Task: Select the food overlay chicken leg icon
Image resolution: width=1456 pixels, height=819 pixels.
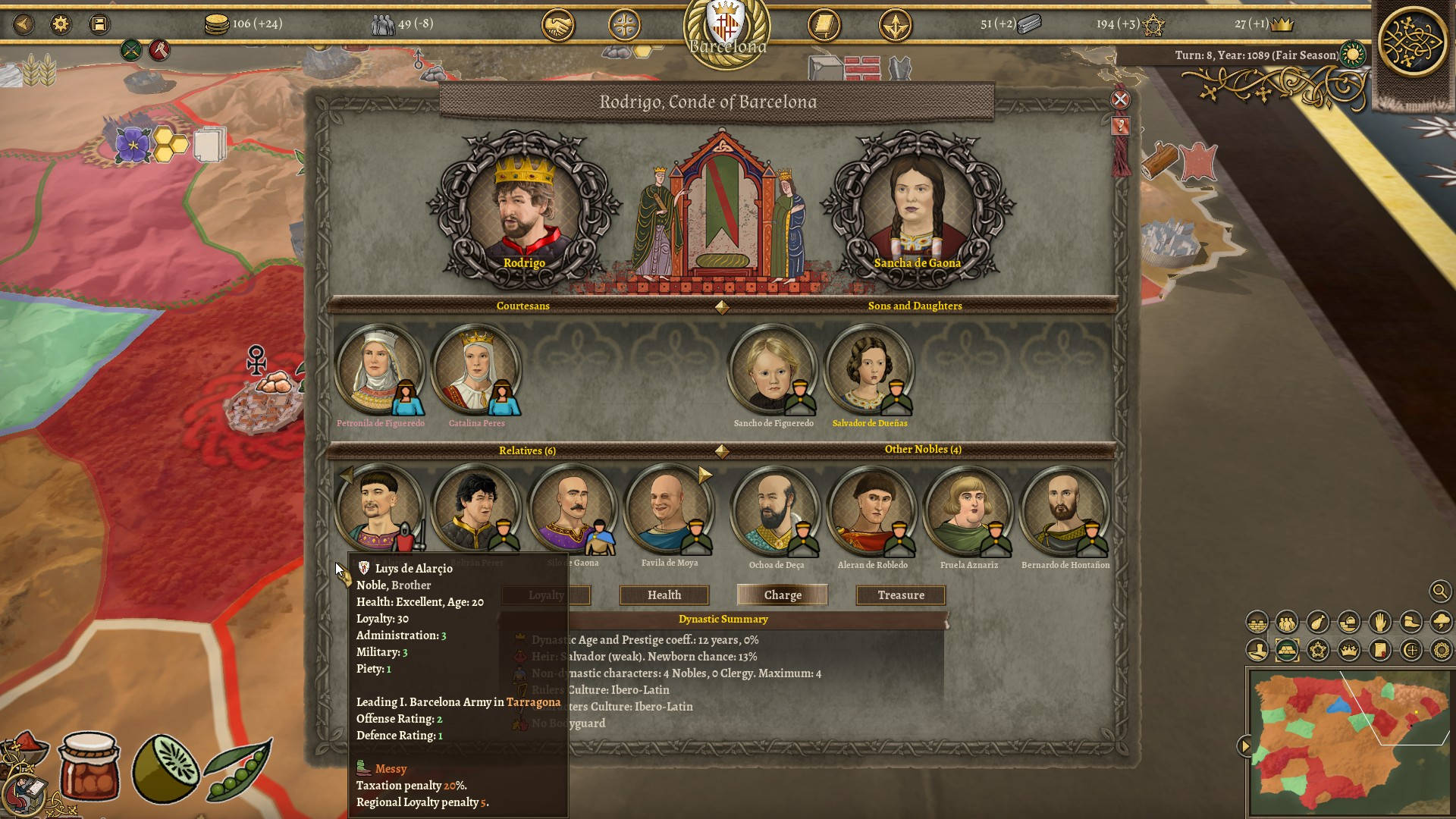Action: (1317, 623)
